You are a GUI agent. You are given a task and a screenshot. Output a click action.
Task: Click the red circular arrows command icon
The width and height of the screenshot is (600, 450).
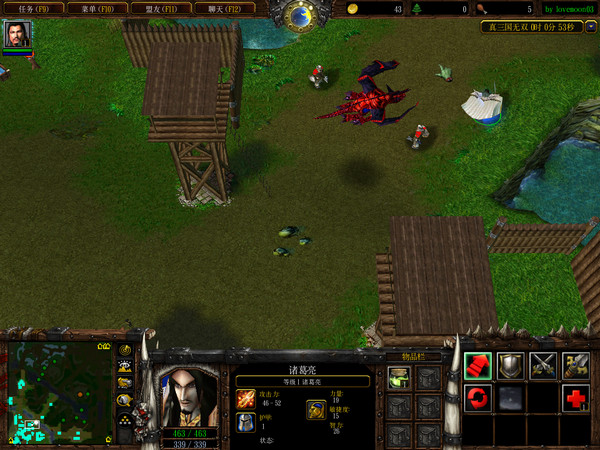[x=477, y=398]
